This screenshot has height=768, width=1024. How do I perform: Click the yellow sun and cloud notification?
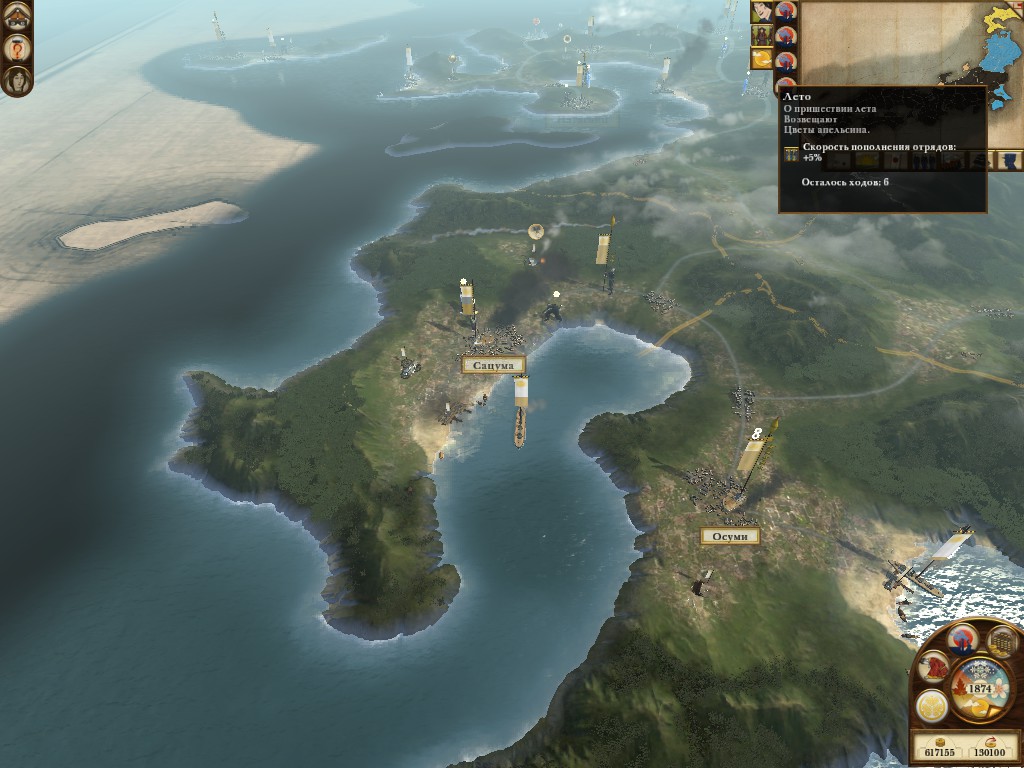click(760, 59)
